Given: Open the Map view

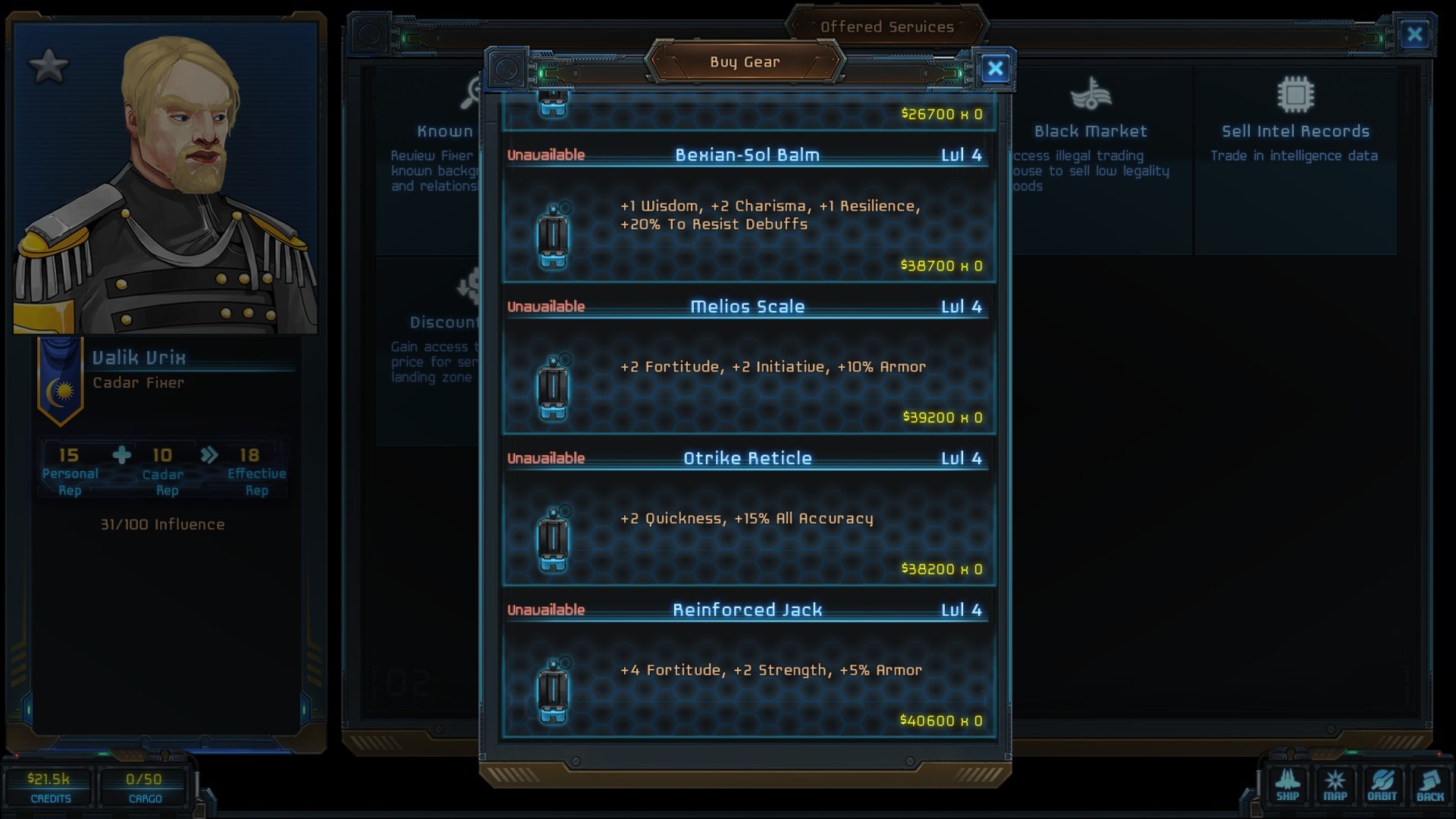Looking at the screenshot, I should pos(1335,786).
